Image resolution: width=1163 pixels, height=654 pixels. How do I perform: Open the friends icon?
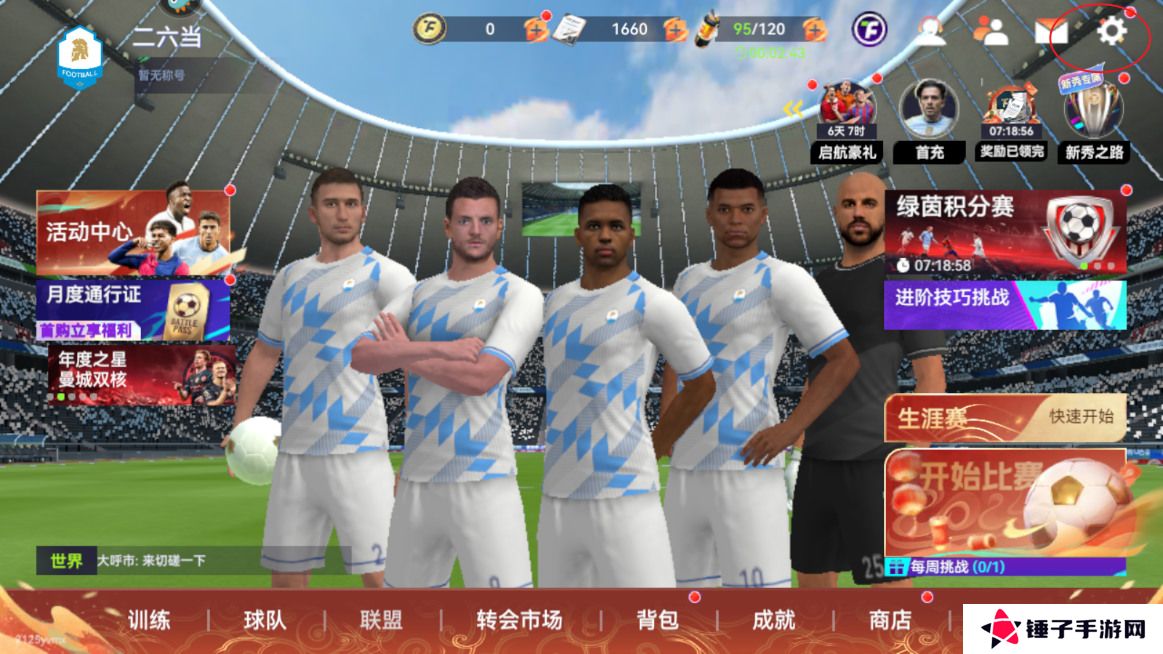point(991,31)
